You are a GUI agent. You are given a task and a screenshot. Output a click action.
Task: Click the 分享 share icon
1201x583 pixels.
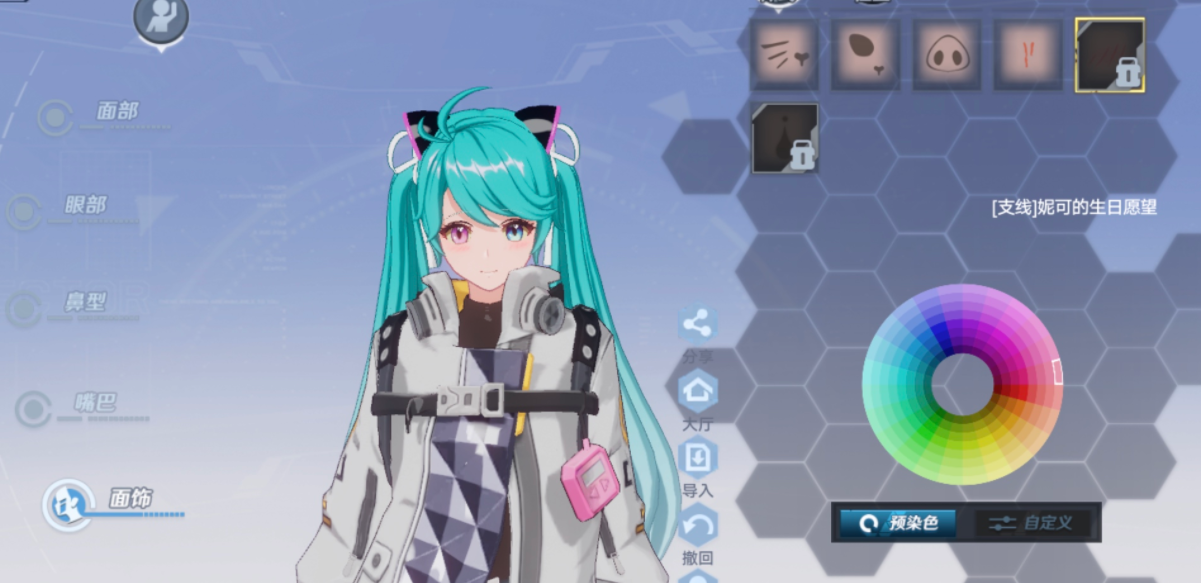point(697,325)
